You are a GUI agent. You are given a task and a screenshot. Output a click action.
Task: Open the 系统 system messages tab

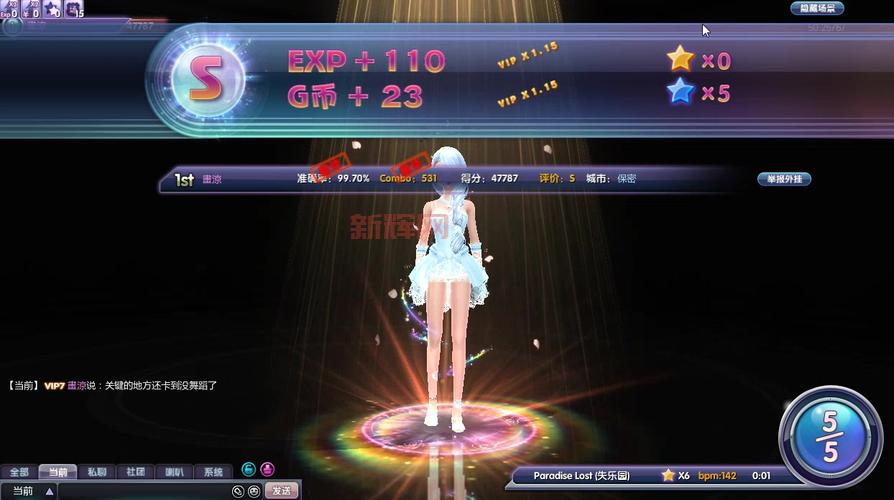[213, 472]
